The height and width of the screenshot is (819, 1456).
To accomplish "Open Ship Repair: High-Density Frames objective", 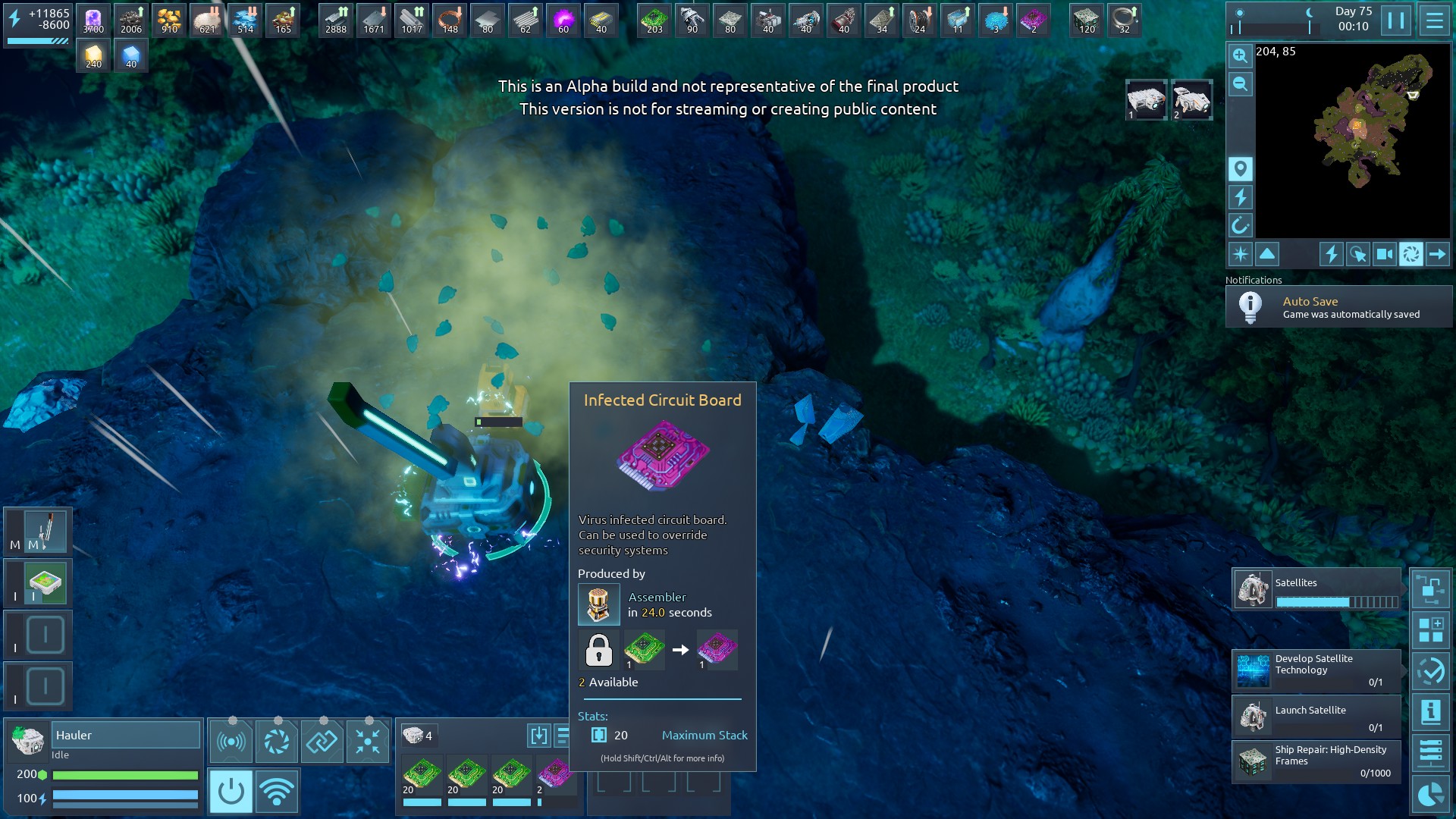I will [x=1316, y=761].
